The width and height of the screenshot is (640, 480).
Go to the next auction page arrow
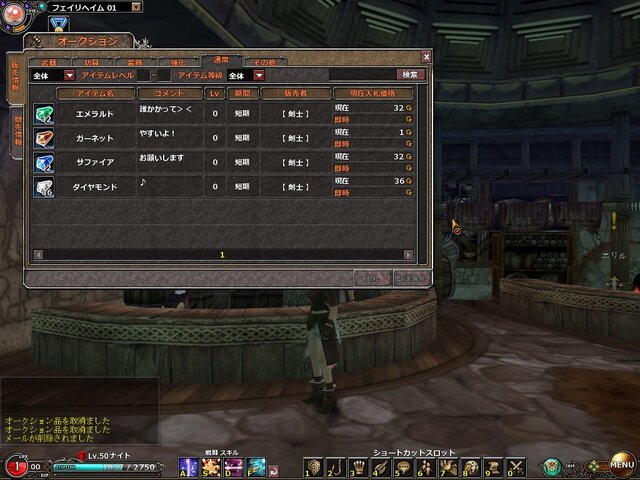pyautogui.click(x=409, y=255)
